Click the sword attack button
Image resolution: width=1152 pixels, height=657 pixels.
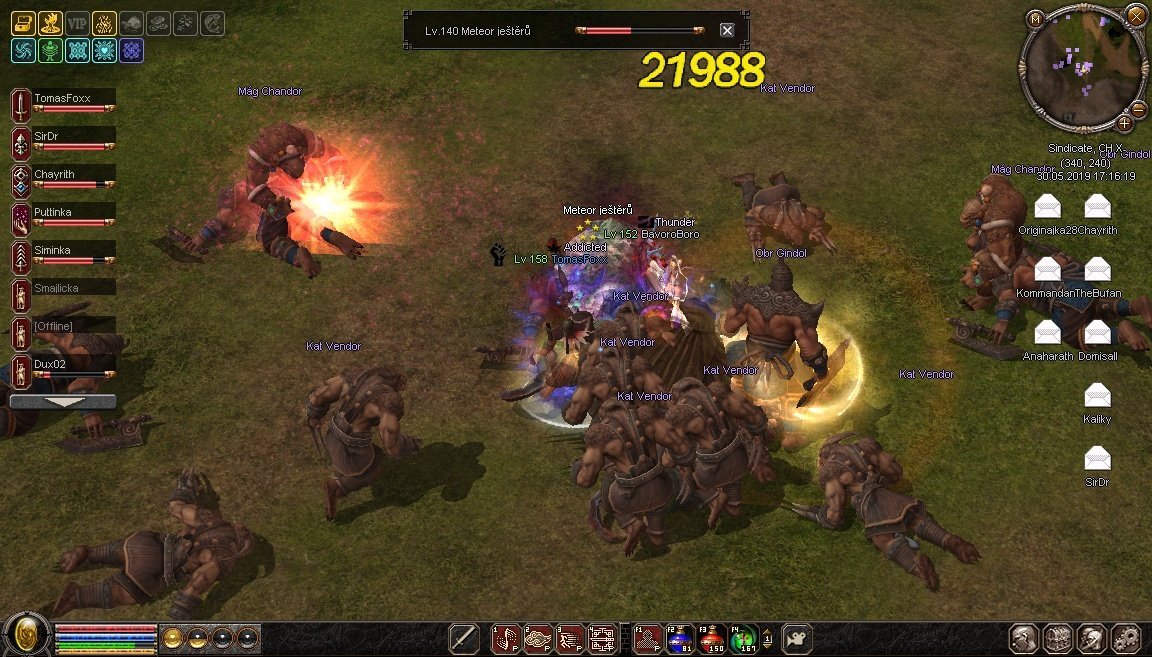(x=463, y=638)
